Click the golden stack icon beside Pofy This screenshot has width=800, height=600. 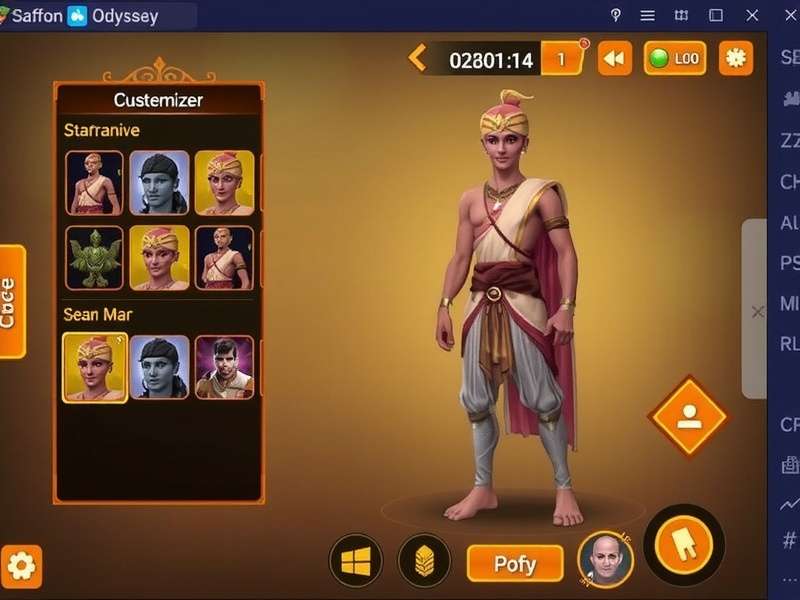pyautogui.click(x=424, y=561)
